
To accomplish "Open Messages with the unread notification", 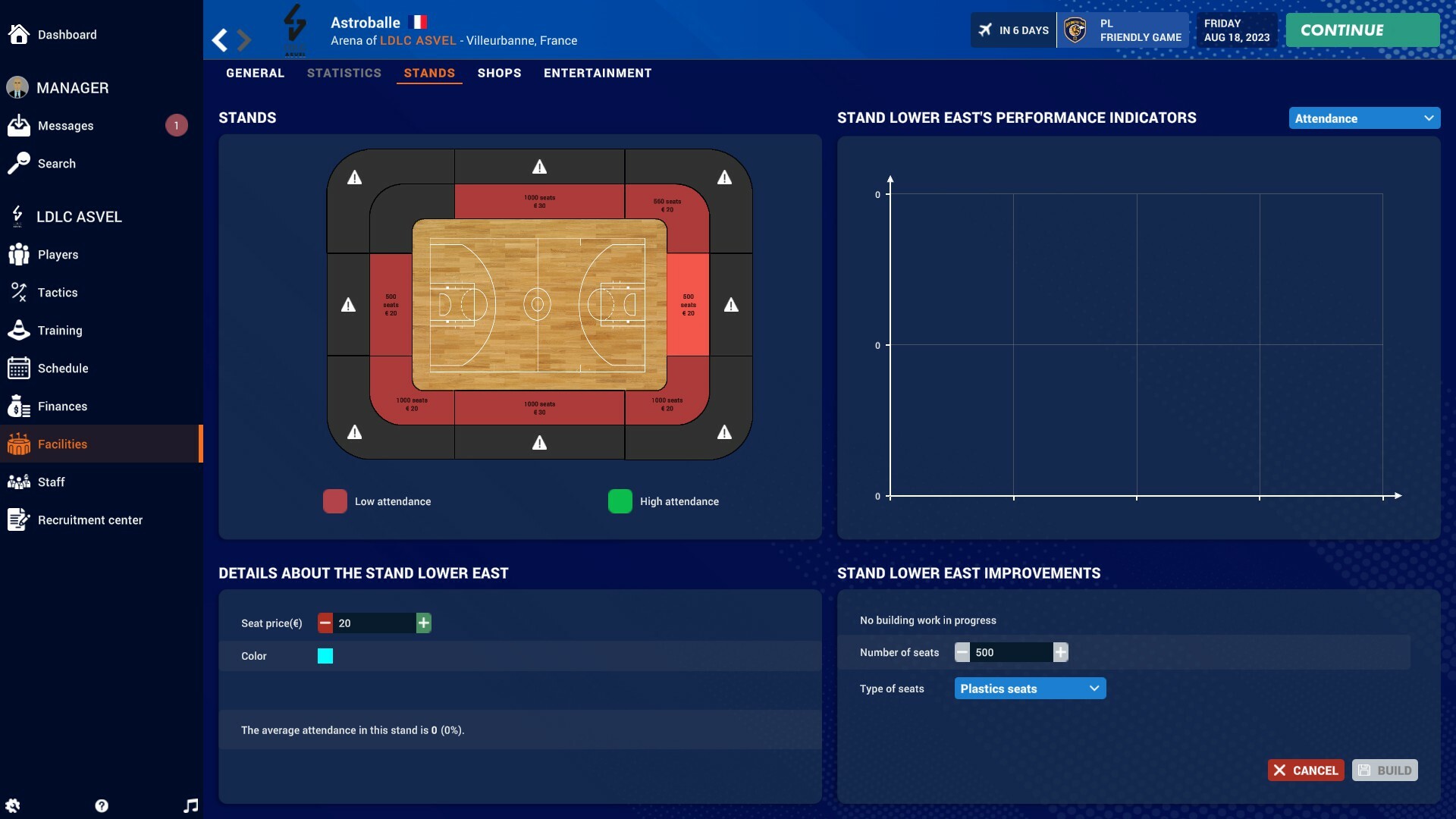I will (x=67, y=126).
